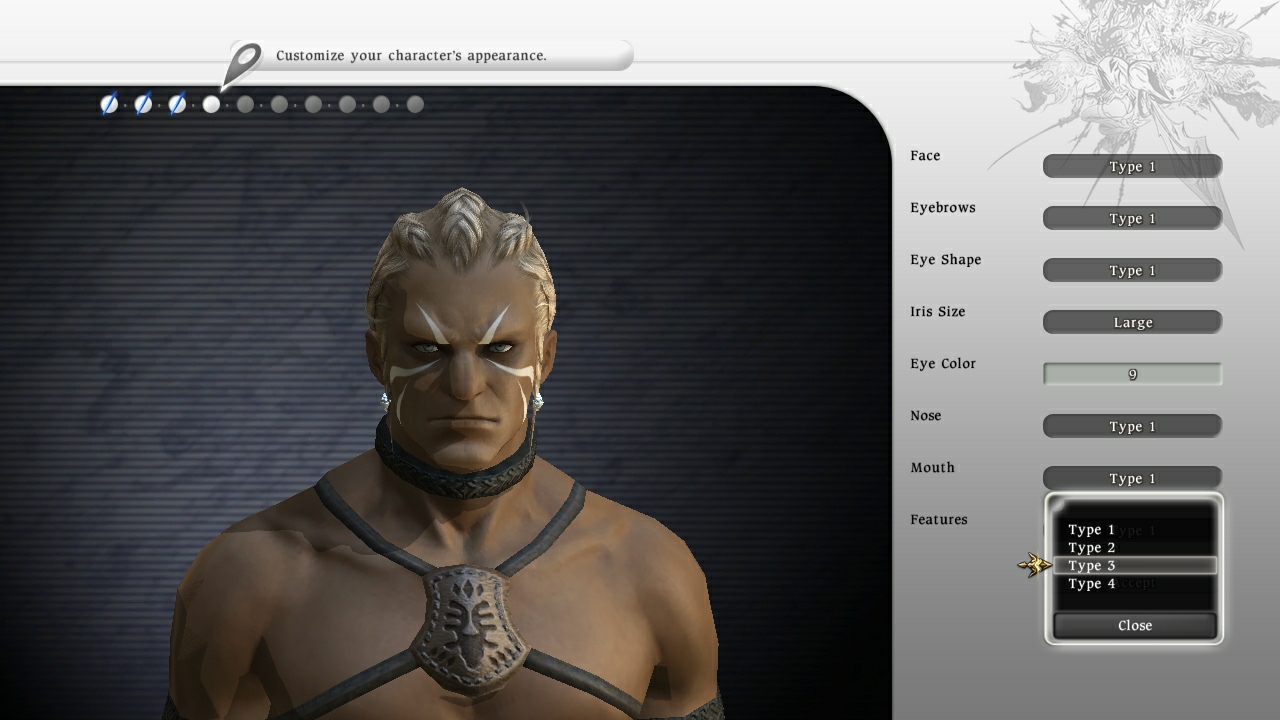Select the fifth step circle in progress bar
The image size is (1280, 720).
245,104
